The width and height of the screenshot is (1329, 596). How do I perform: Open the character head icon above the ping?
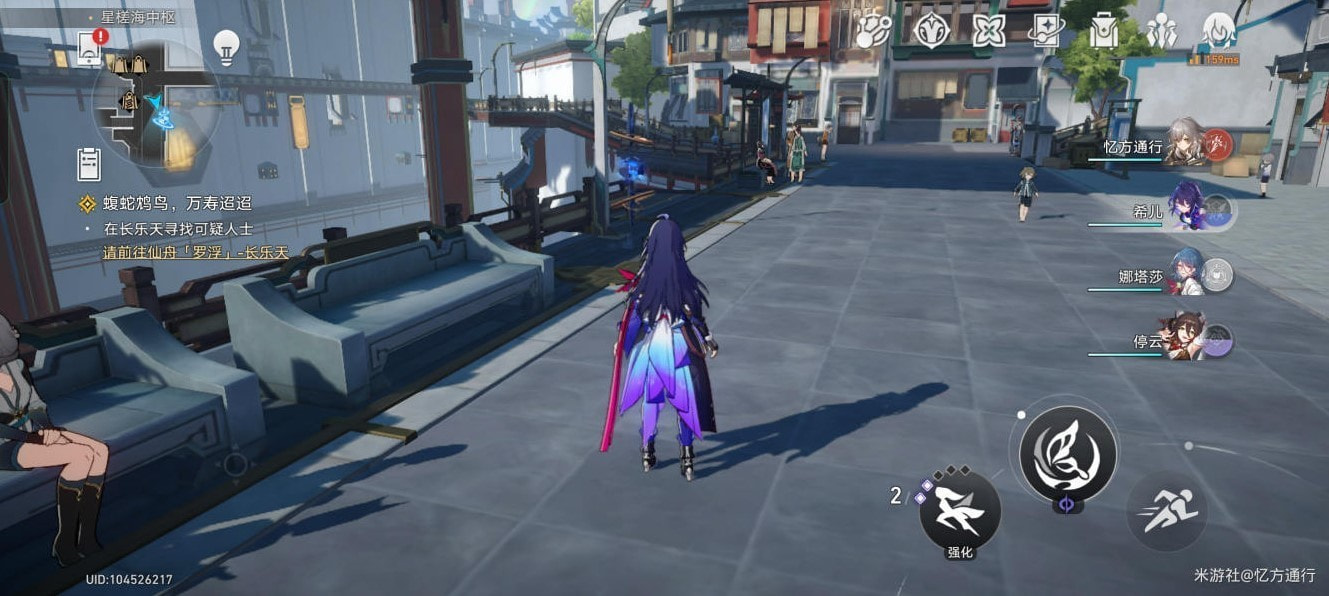pyautogui.click(x=1219, y=30)
